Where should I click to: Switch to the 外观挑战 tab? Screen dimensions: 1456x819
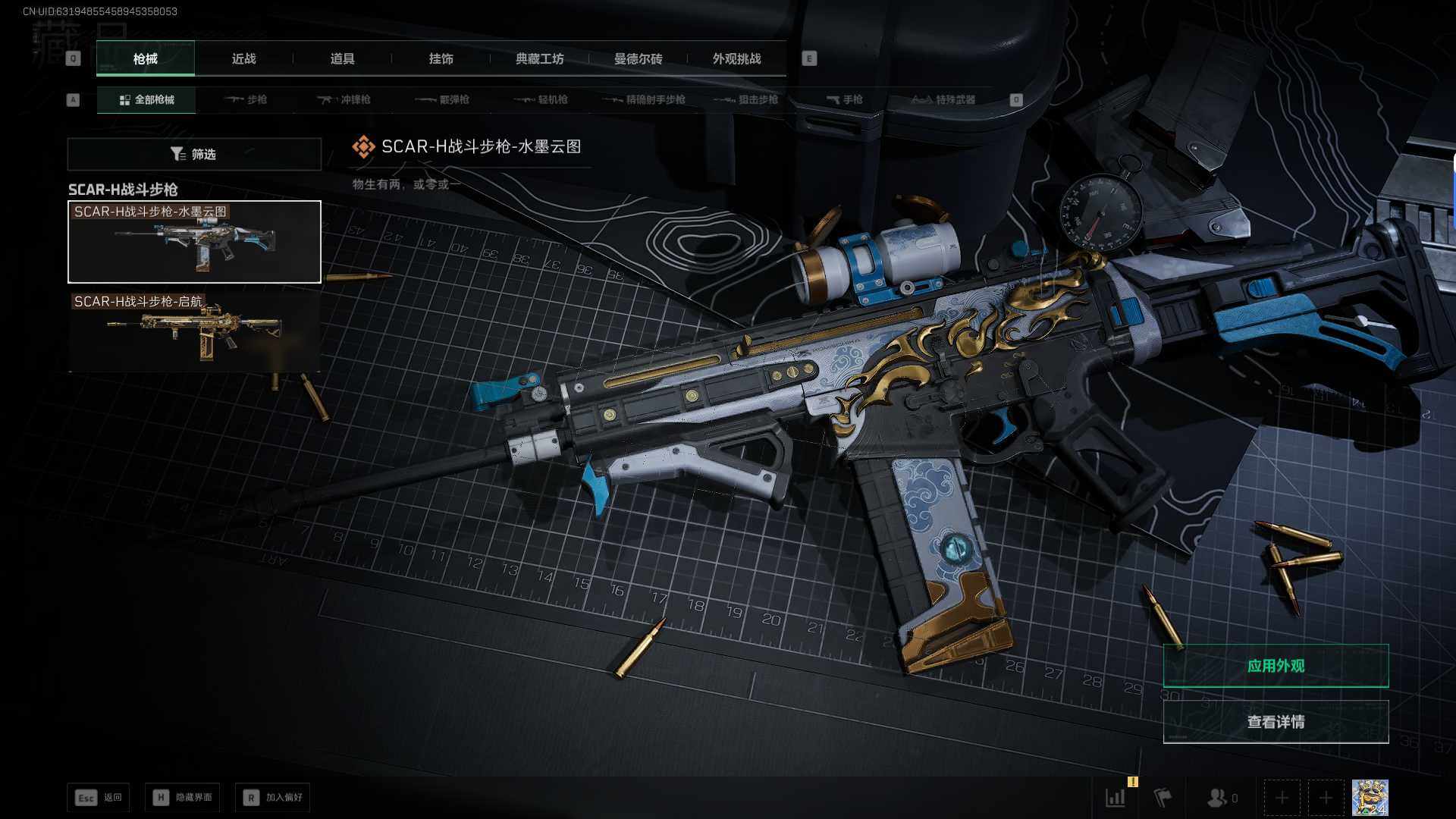point(736,59)
